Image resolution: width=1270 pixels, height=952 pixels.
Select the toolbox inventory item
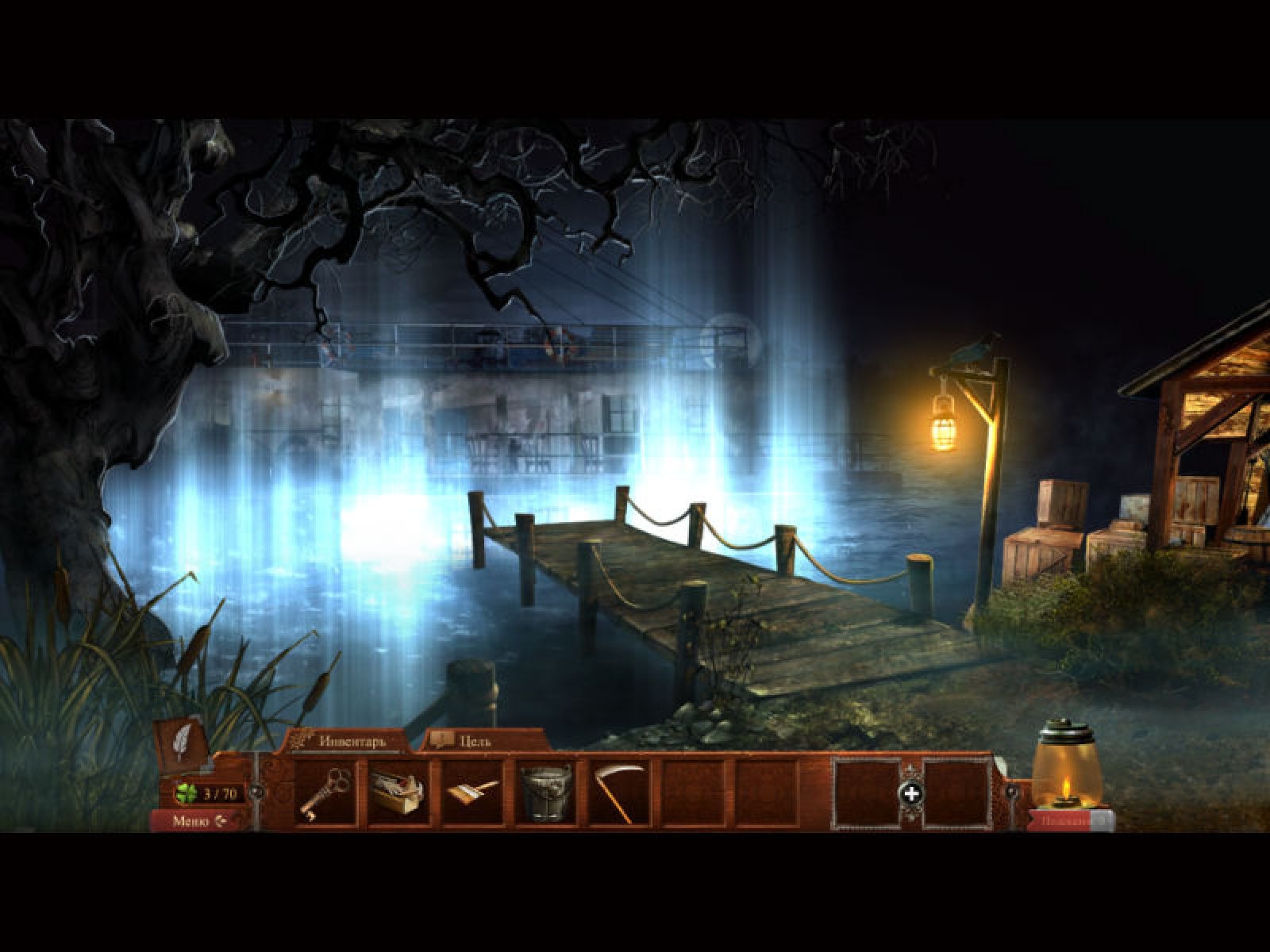pyautogui.click(x=398, y=791)
